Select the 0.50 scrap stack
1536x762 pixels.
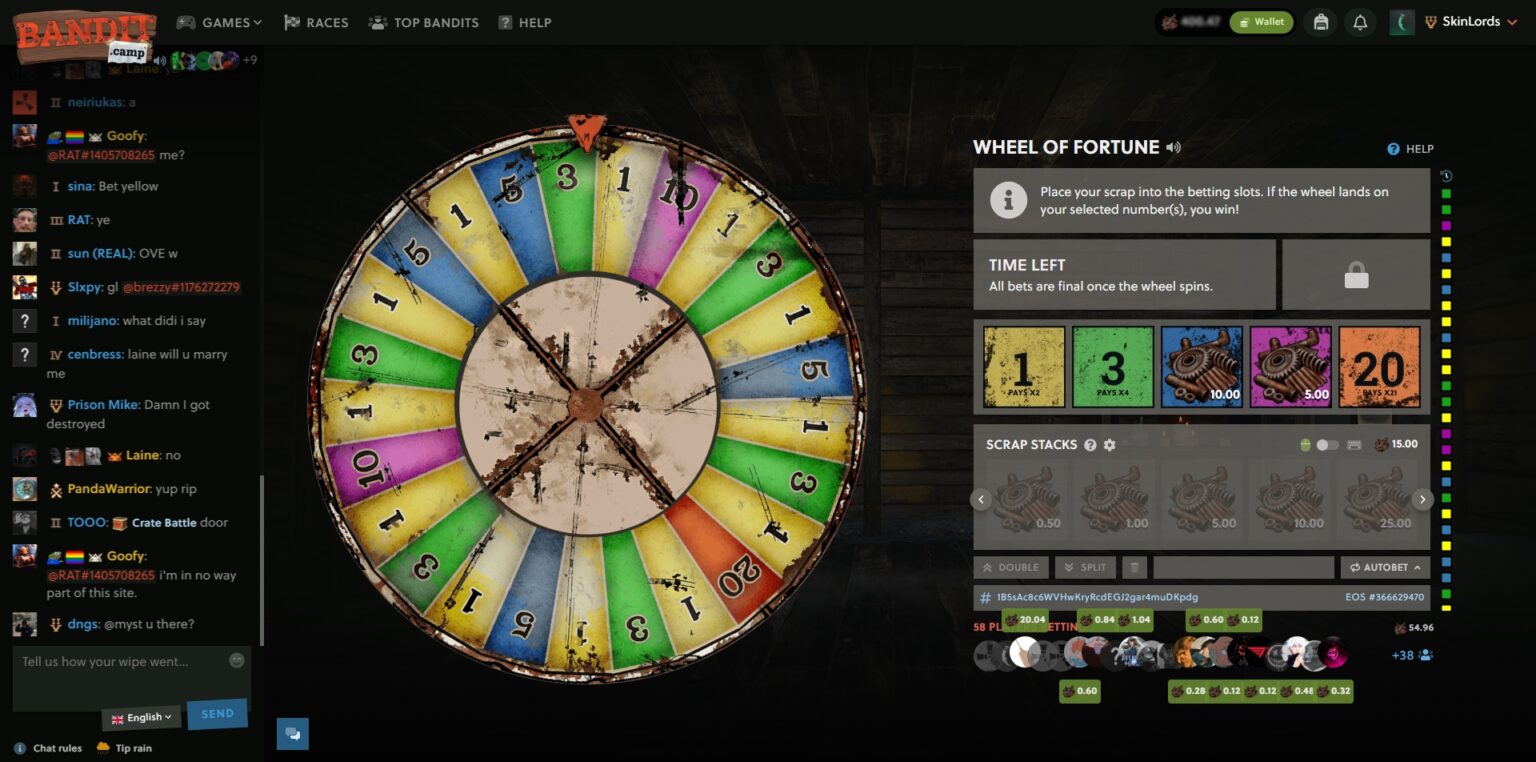click(x=1025, y=499)
